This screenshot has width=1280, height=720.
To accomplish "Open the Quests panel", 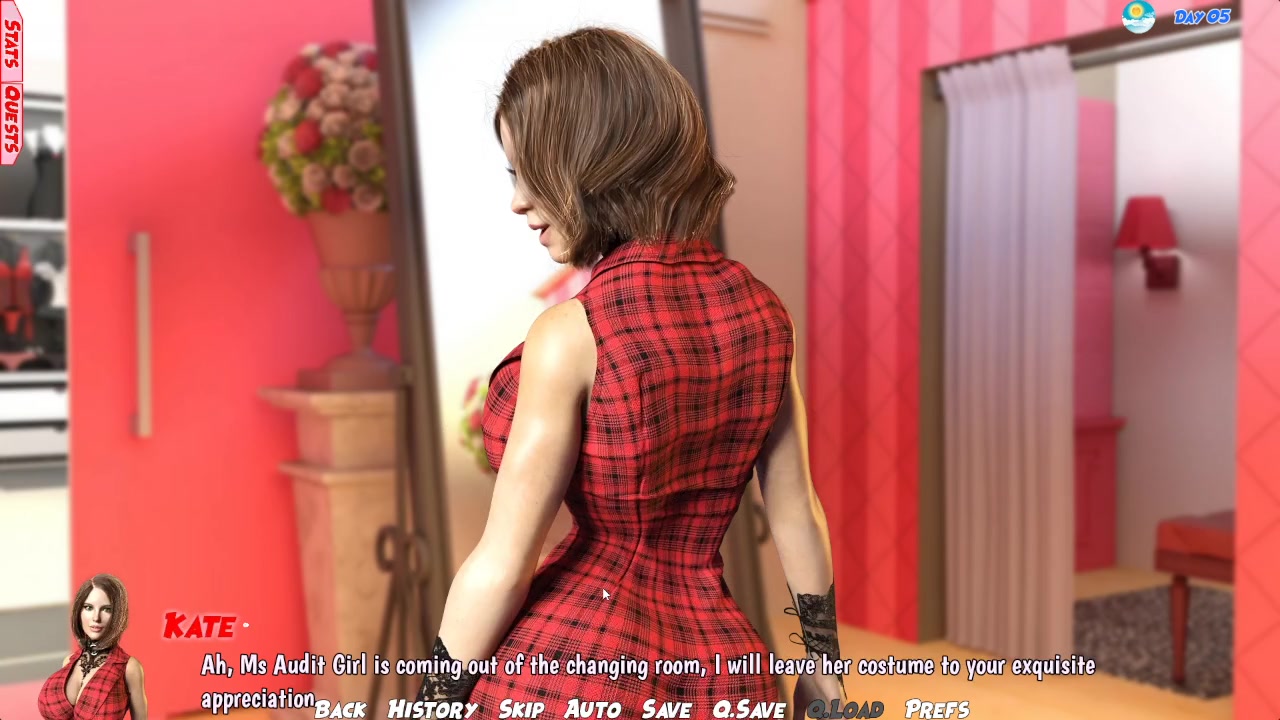I will click(x=11, y=120).
